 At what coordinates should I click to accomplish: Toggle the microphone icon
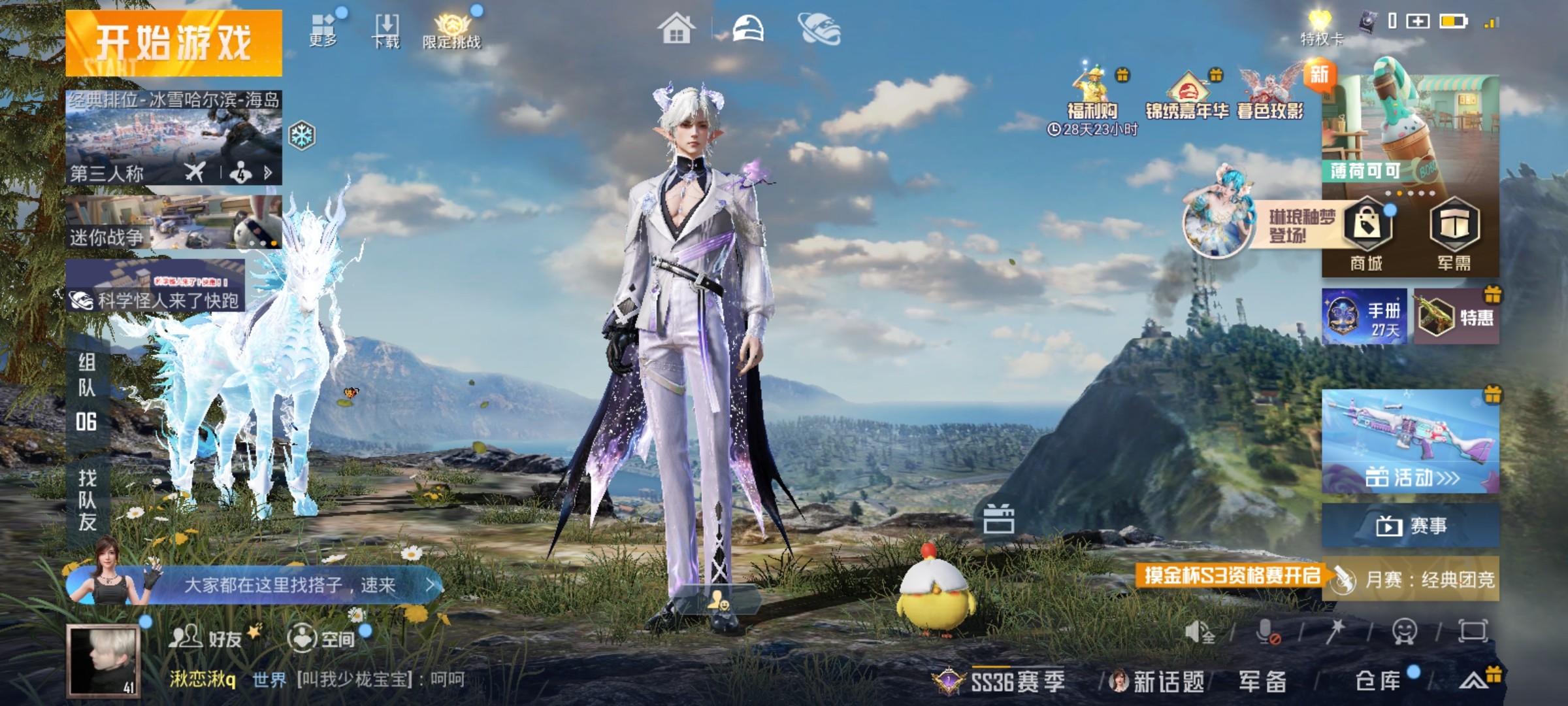coord(1267,631)
